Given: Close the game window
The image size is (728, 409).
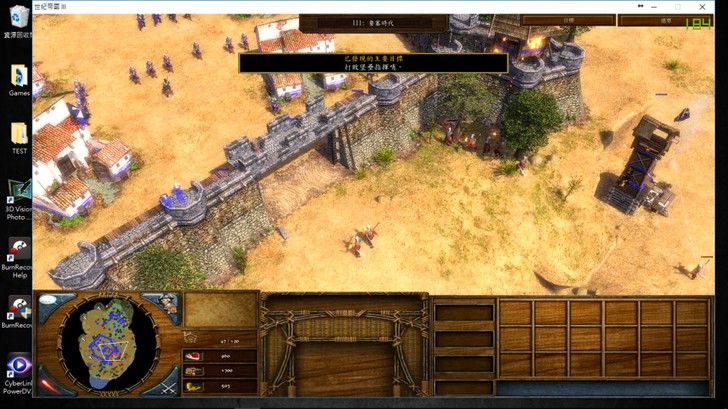Looking at the screenshot, I should tap(704, 6).
